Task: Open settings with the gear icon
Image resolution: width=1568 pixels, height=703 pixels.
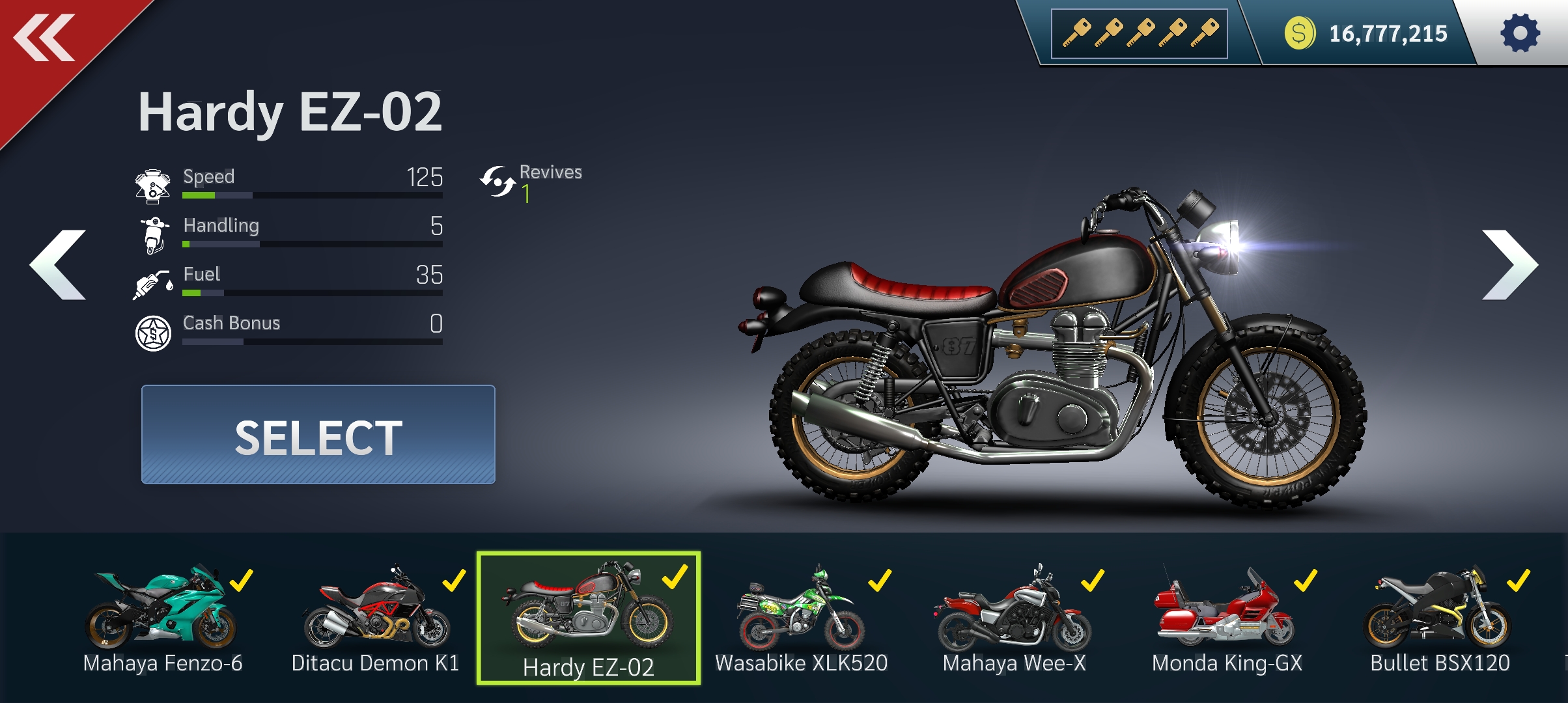Action: click(1520, 33)
